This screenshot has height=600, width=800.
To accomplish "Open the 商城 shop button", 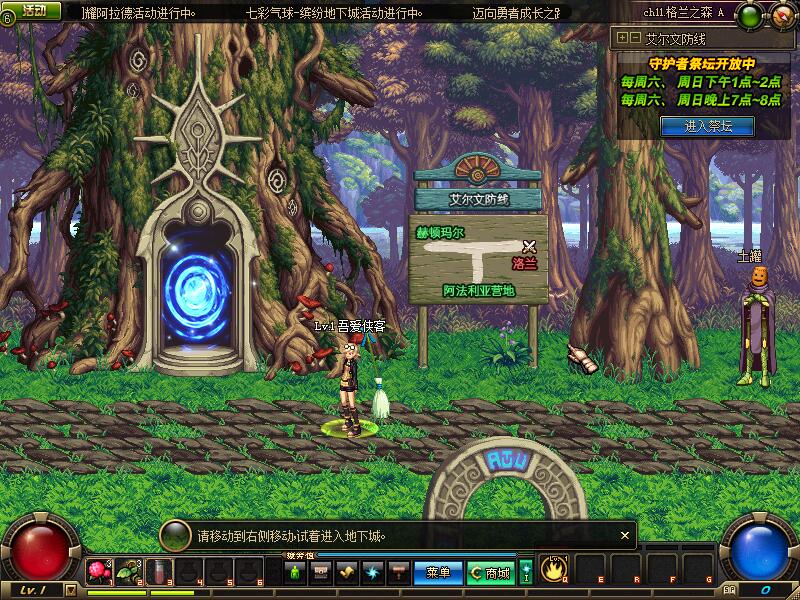I will [491, 573].
